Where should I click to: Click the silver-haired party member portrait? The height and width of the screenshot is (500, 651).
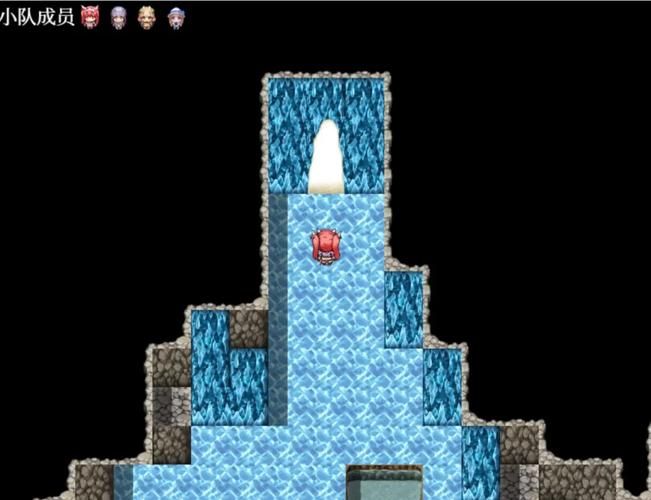pyautogui.click(x=119, y=15)
